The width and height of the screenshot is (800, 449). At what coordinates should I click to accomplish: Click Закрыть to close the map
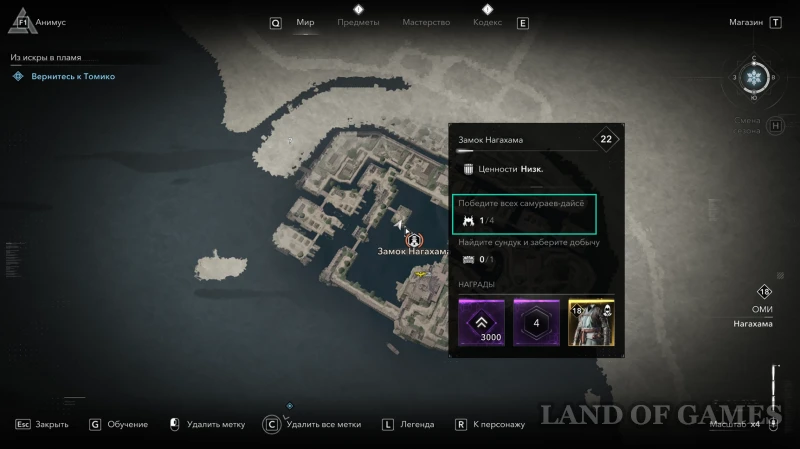click(42, 424)
